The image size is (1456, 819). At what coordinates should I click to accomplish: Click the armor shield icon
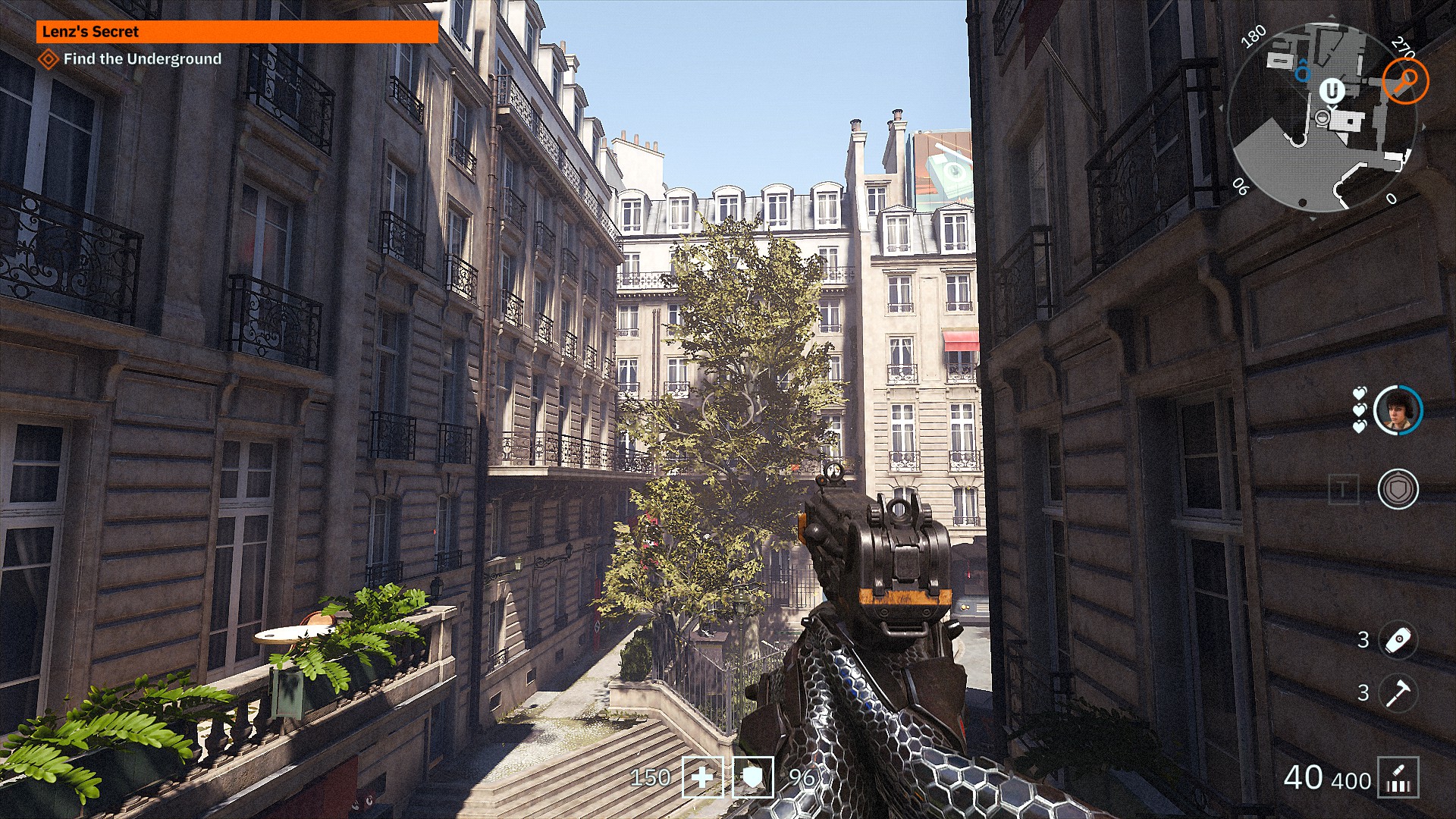(x=753, y=777)
